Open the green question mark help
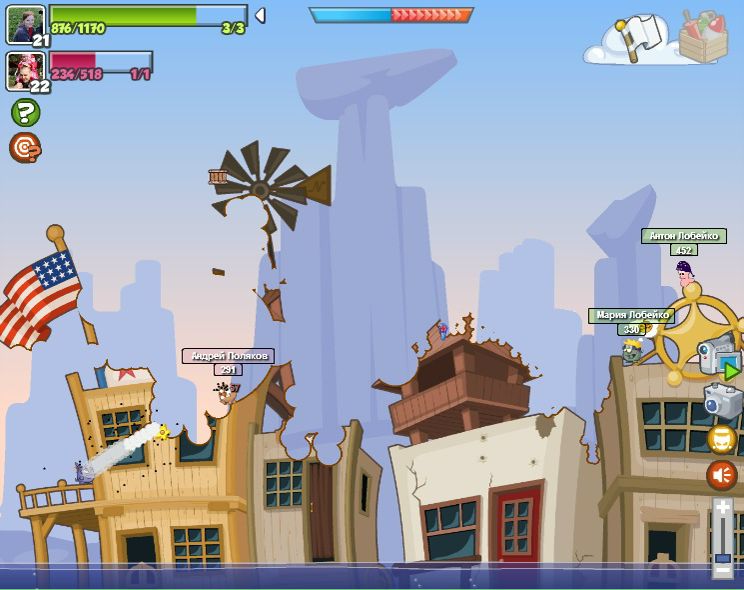The width and height of the screenshot is (744, 590). click(x=25, y=112)
